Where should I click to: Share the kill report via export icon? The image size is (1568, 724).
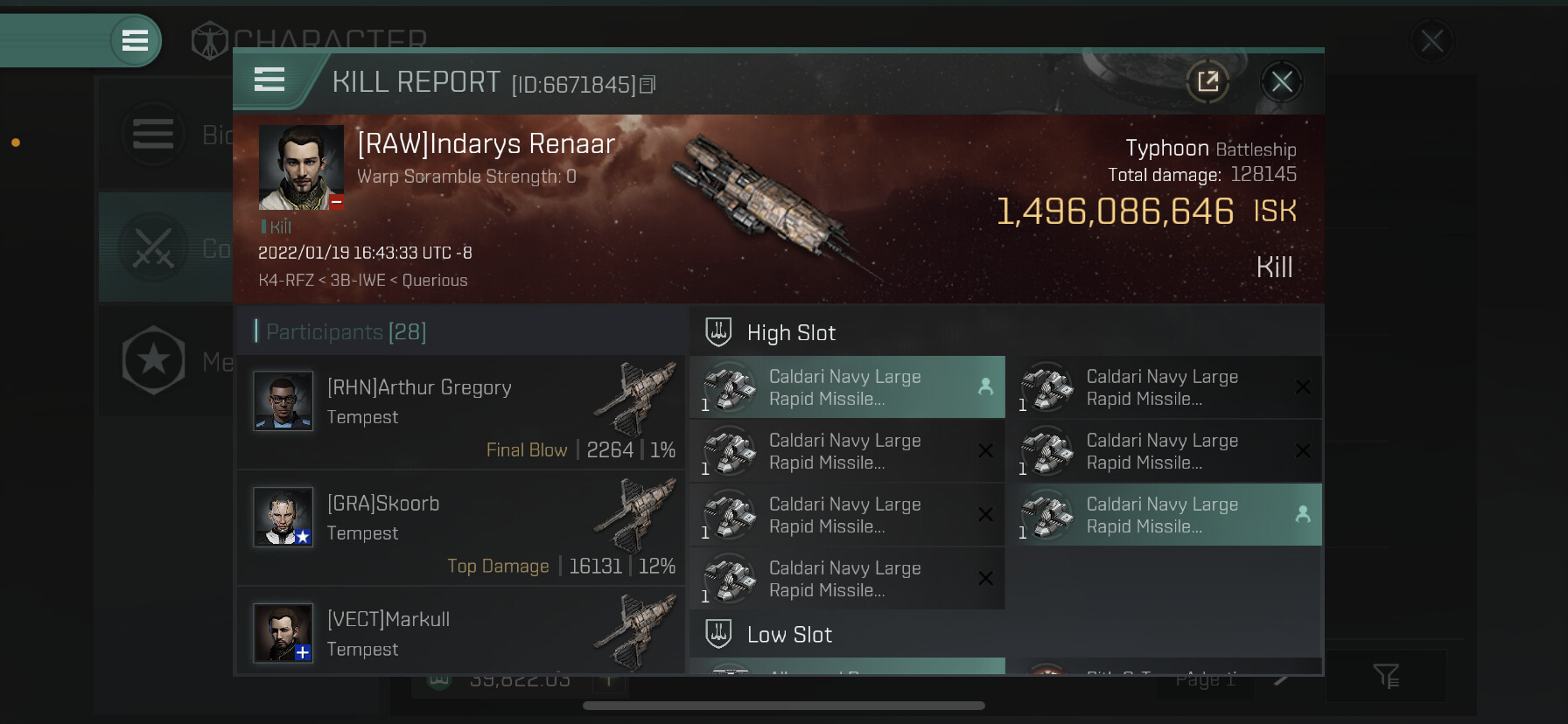coord(1208,82)
